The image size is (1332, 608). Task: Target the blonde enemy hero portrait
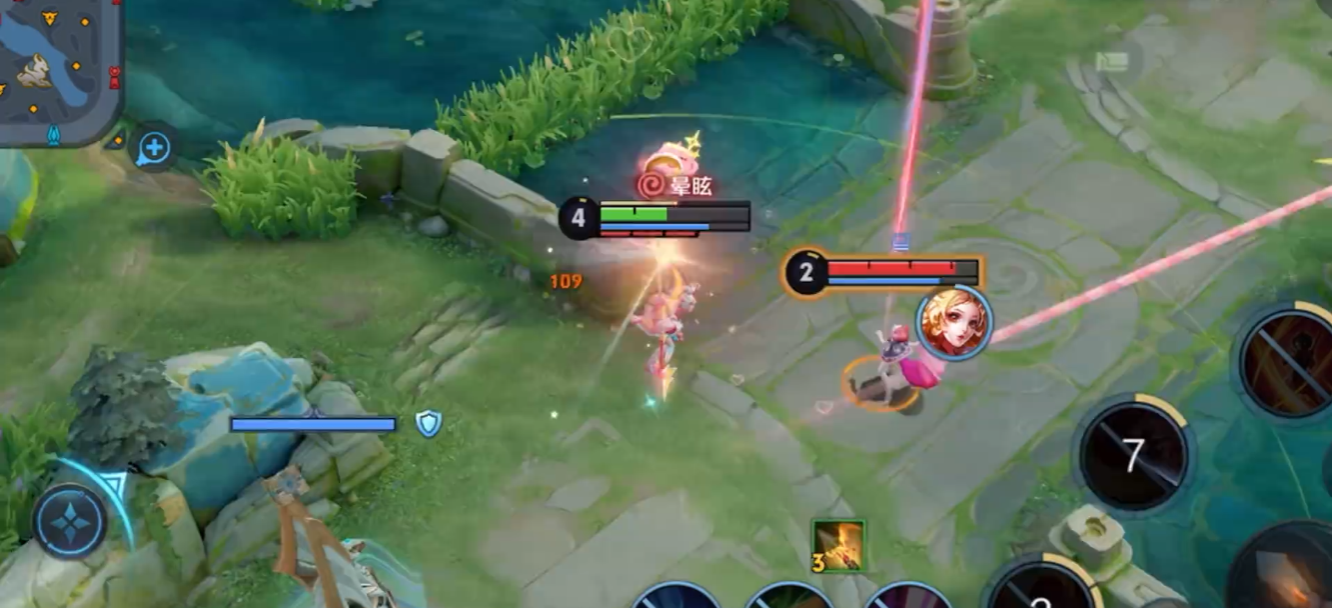pyautogui.click(x=954, y=323)
